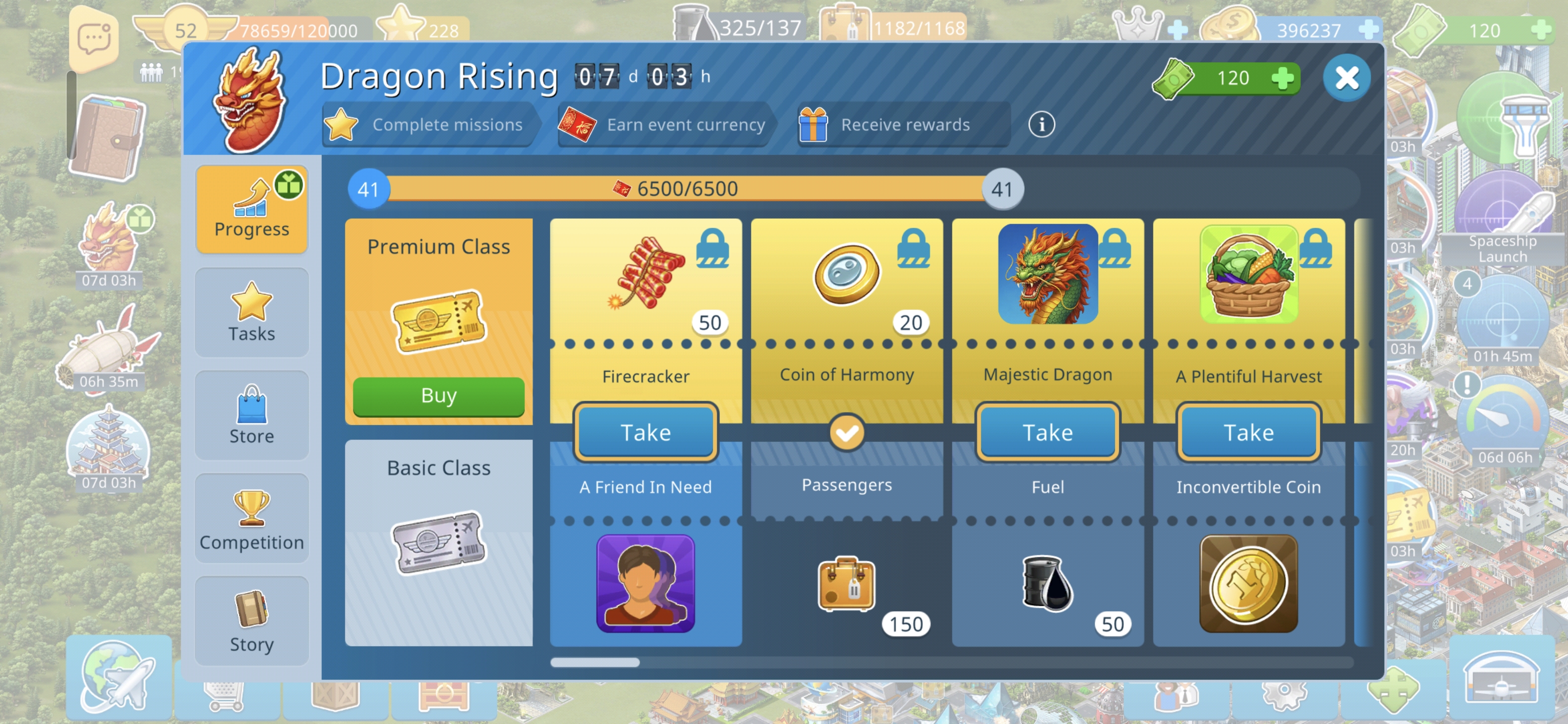Screen dimensions: 1568x724
Task: Click the rewards list horizontal scrollbar
Action: tap(595, 663)
